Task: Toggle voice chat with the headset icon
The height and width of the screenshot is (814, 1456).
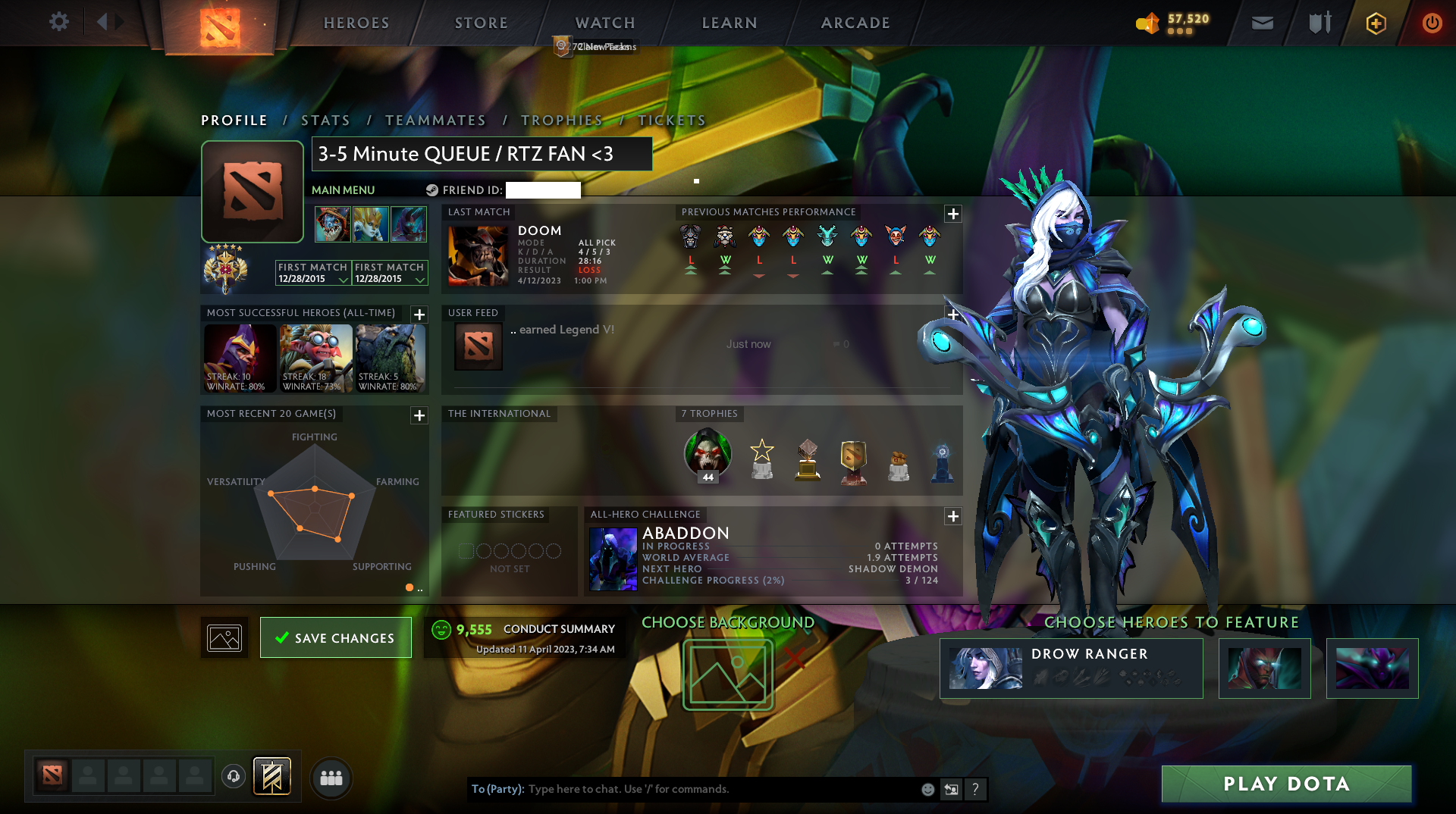Action: click(233, 778)
